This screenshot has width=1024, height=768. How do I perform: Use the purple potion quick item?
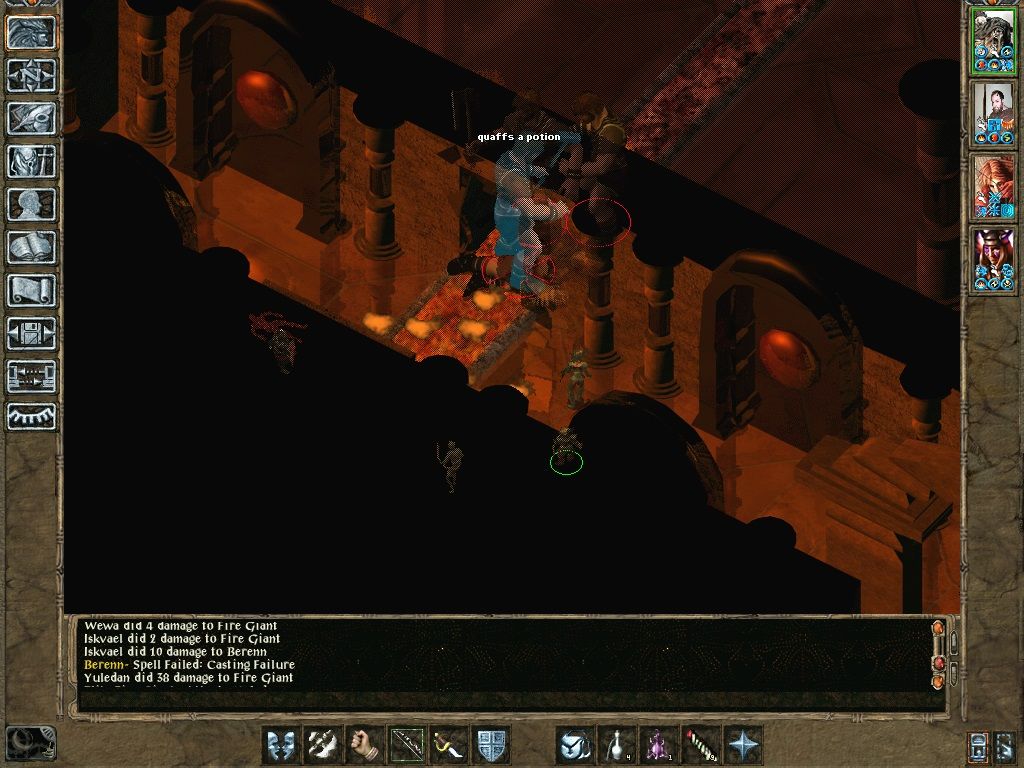(x=659, y=745)
